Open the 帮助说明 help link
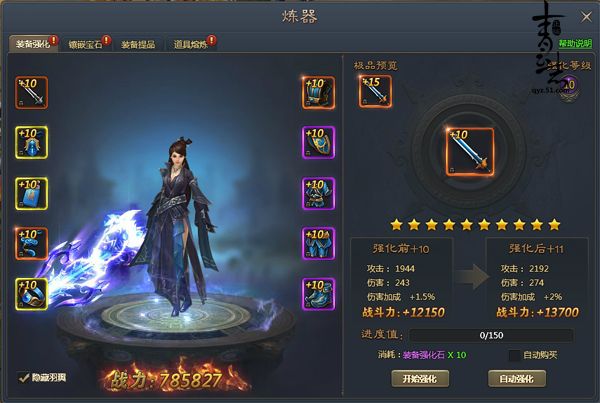This screenshot has width=600, height=403. pyautogui.click(x=575, y=44)
